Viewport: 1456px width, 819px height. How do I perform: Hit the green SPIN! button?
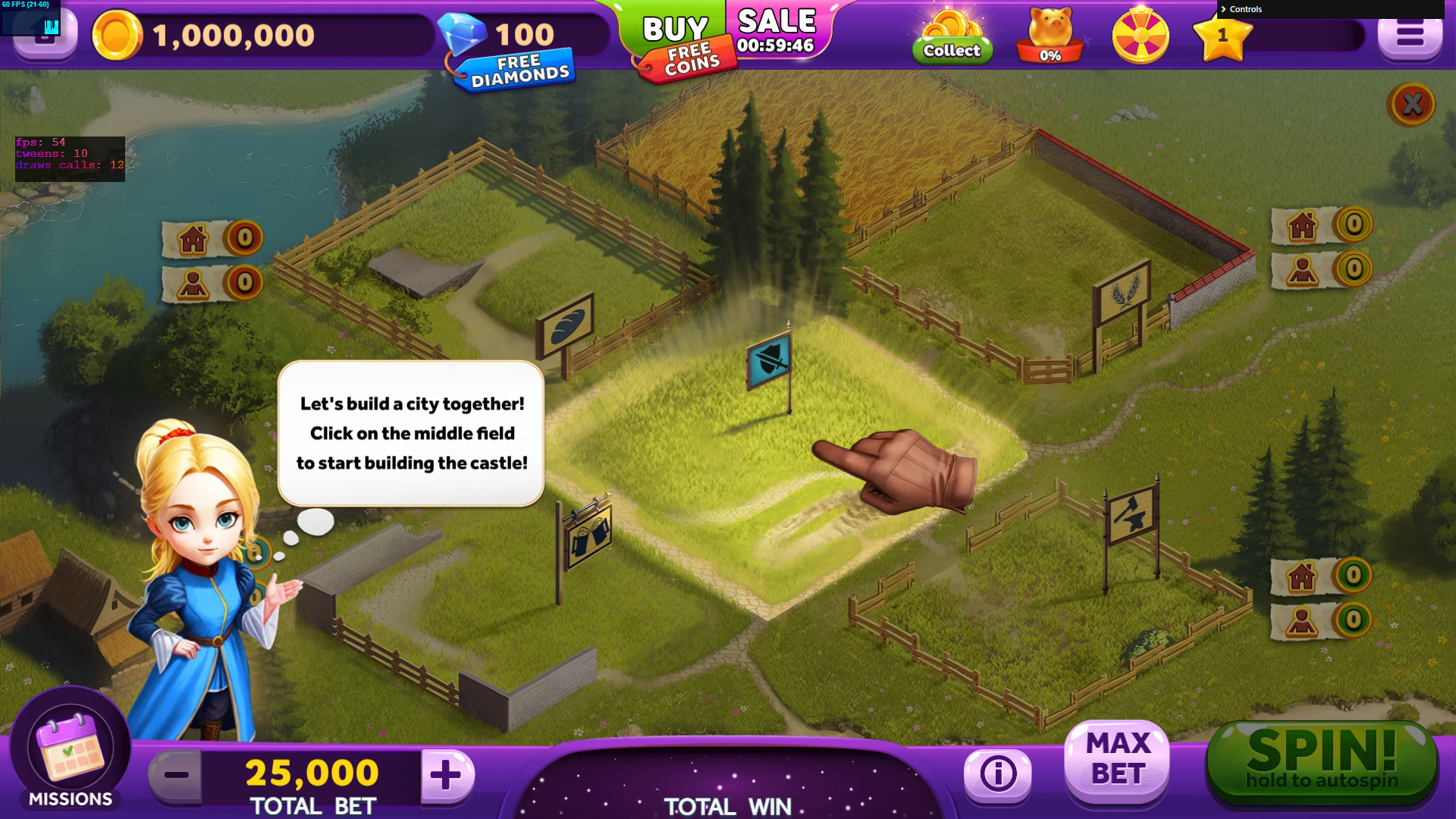(x=1321, y=762)
